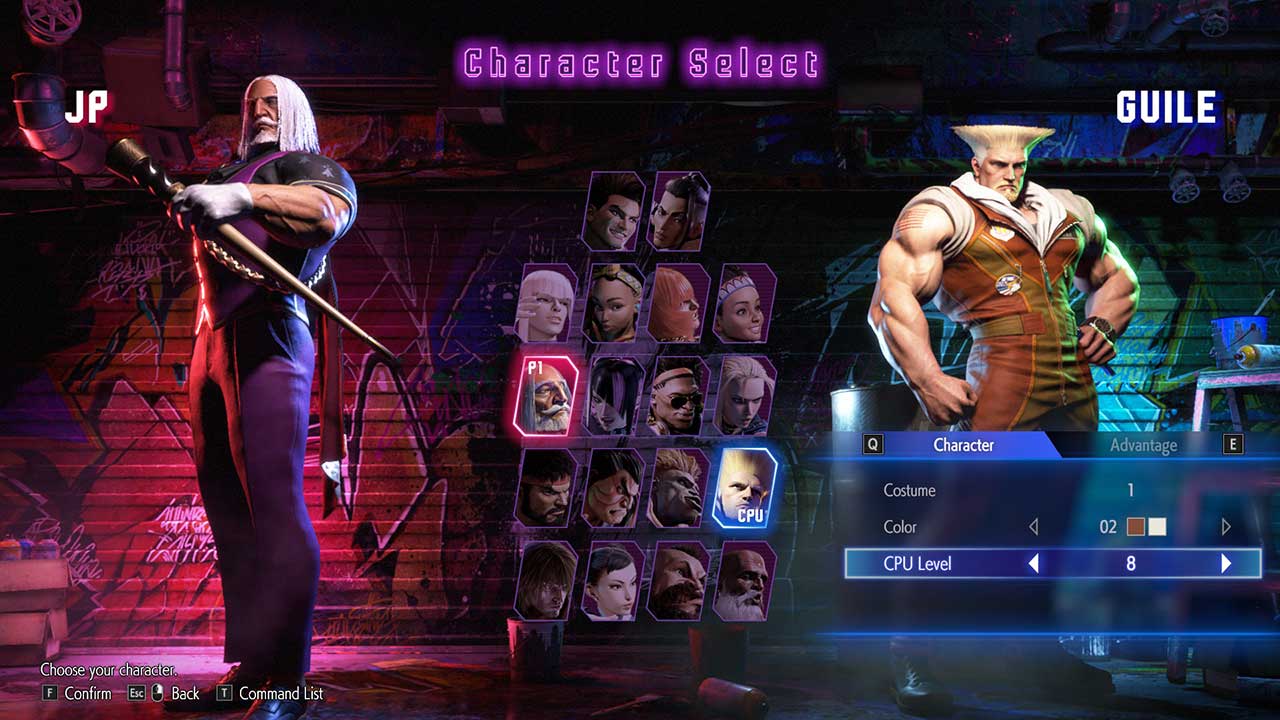Screen dimensions: 1280x720
Task: Pick Cammy's character tile
Action: point(744,395)
